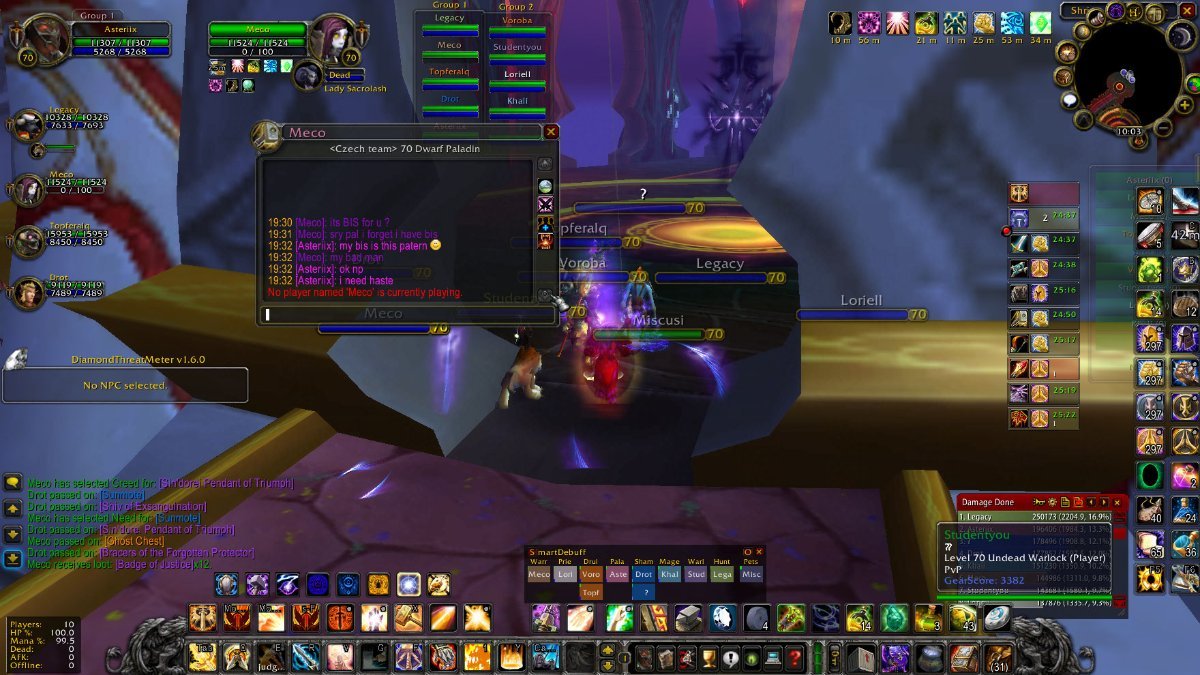The height and width of the screenshot is (675, 1200).
Task: Click the Lori button in SmartDebuff
Action: coord(565,575)
